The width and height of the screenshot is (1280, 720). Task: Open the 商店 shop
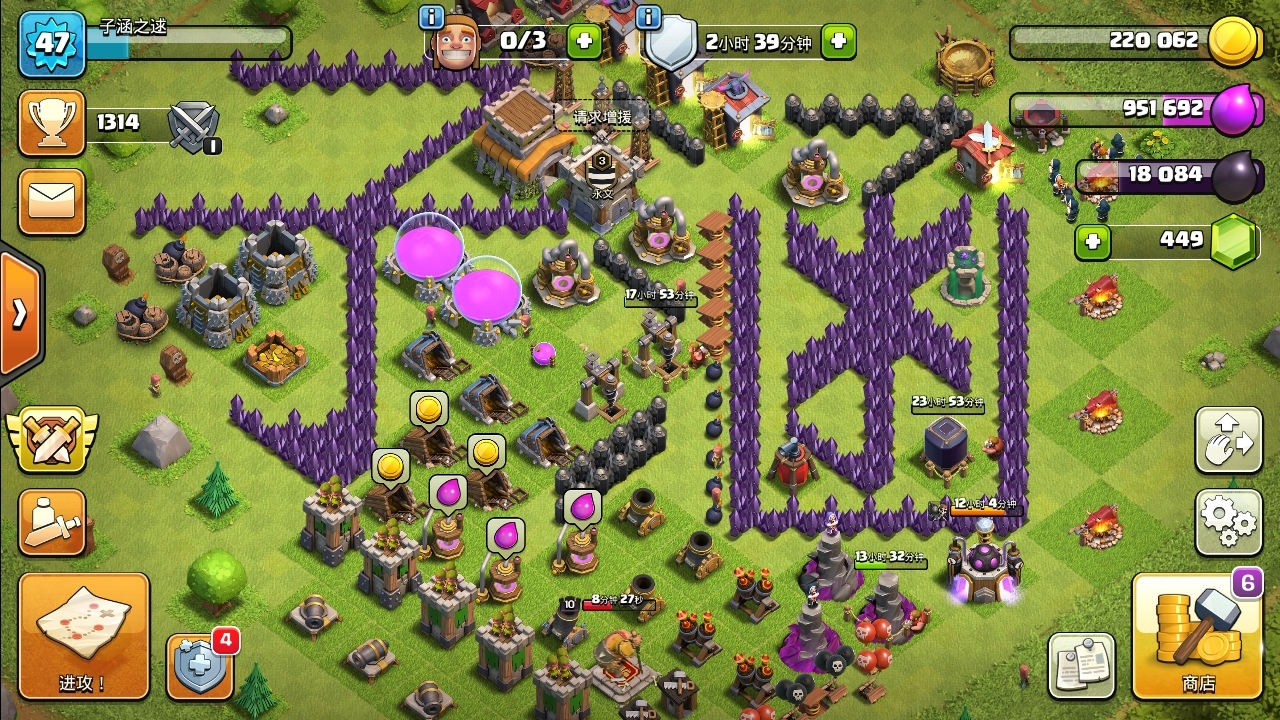(1197, 636)
